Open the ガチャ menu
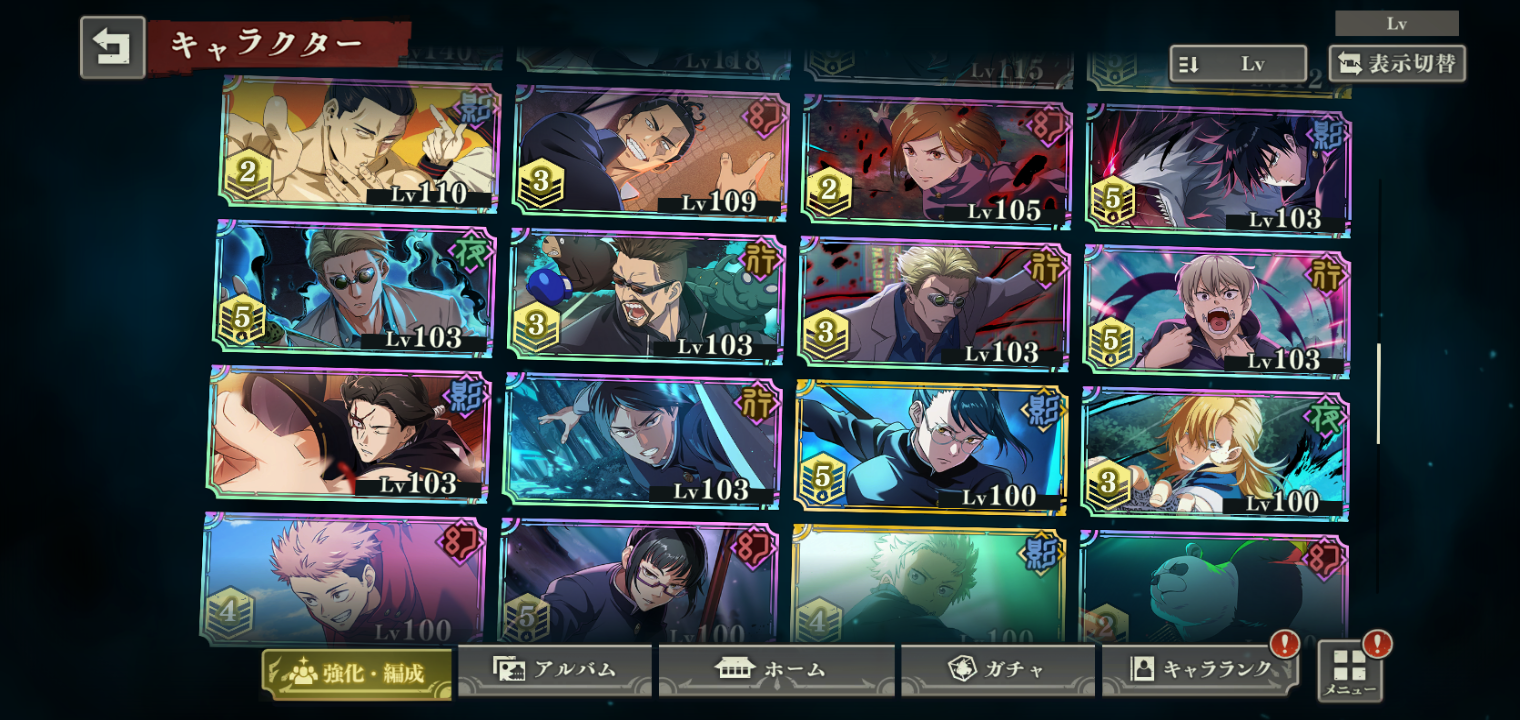Image resolution: width=1520 pixels, height=720 pixels. [997, 670]
